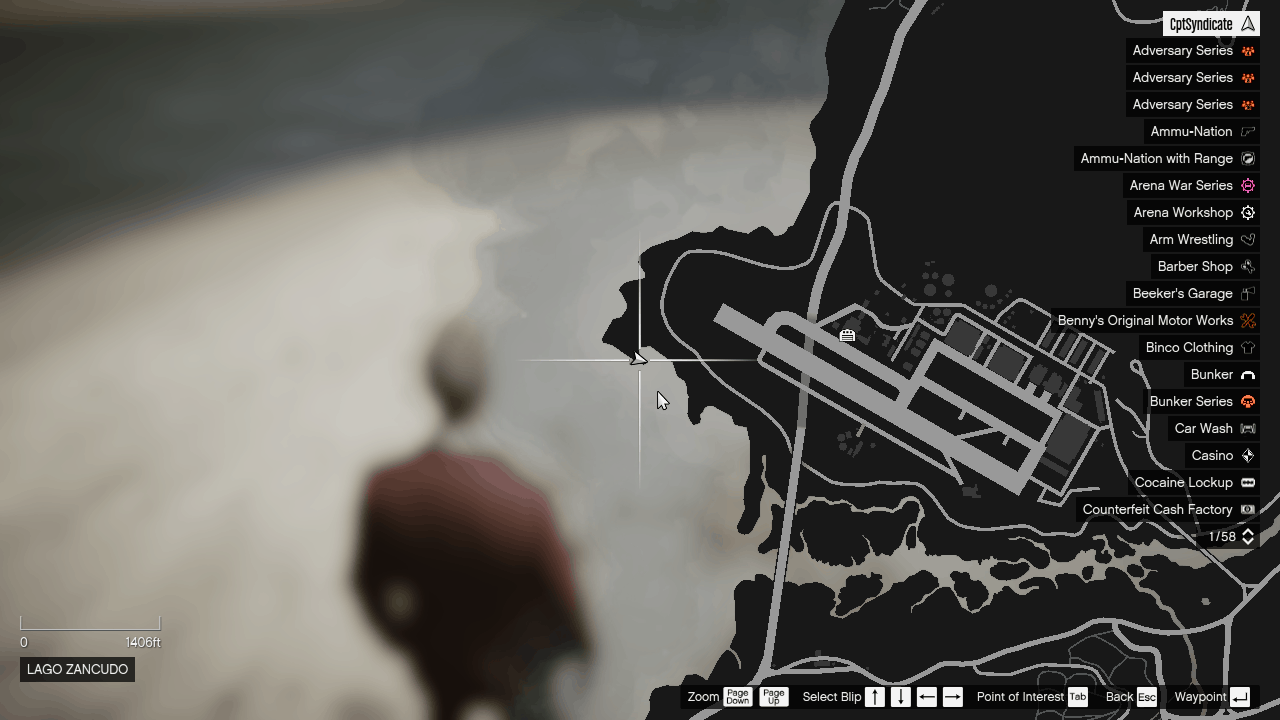Select the Ammu-Nation pistol icon
The image size is (1280, 720).
(1247, 131)
